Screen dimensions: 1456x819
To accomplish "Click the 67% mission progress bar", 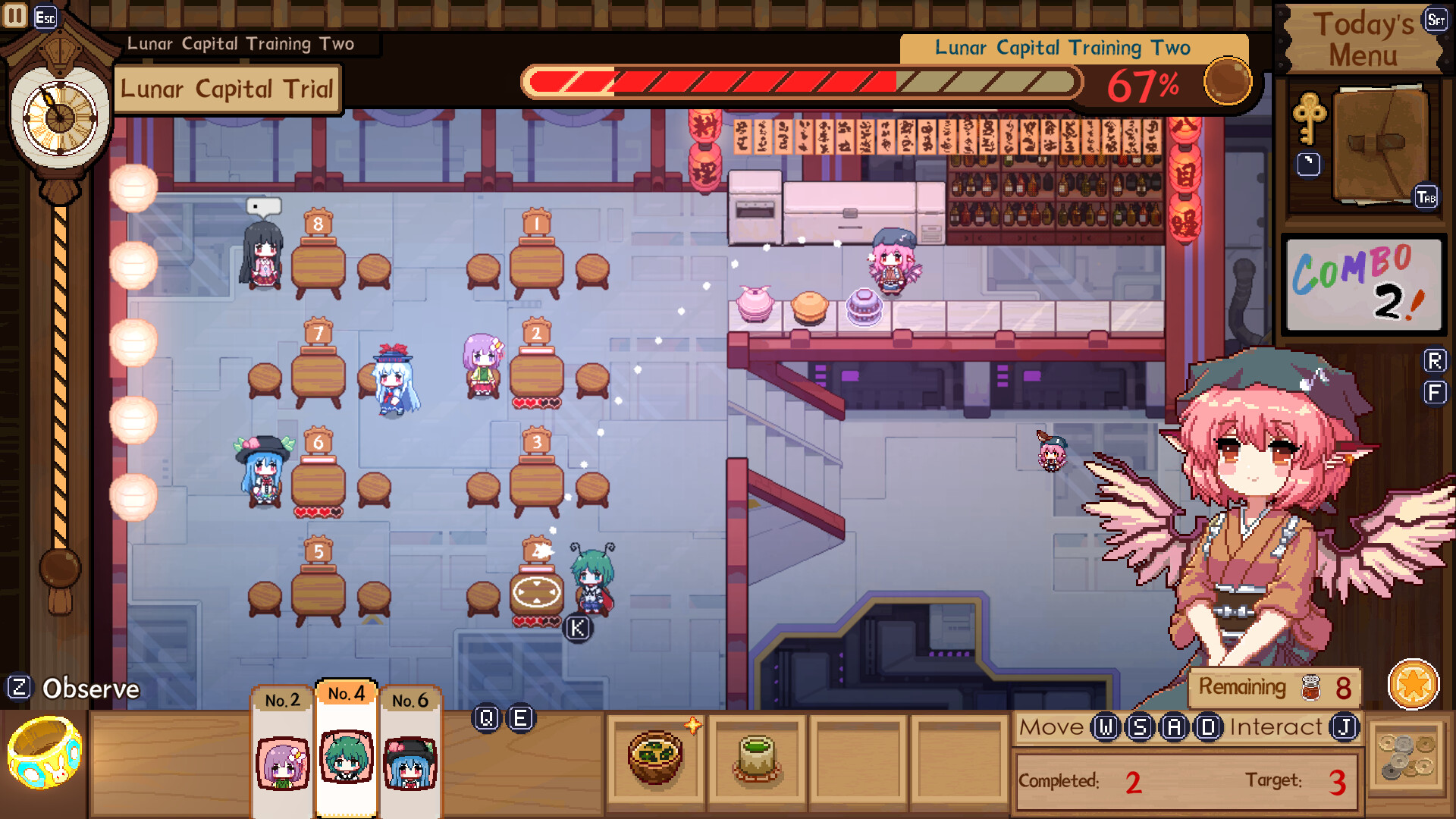I will tap(802, 82).
